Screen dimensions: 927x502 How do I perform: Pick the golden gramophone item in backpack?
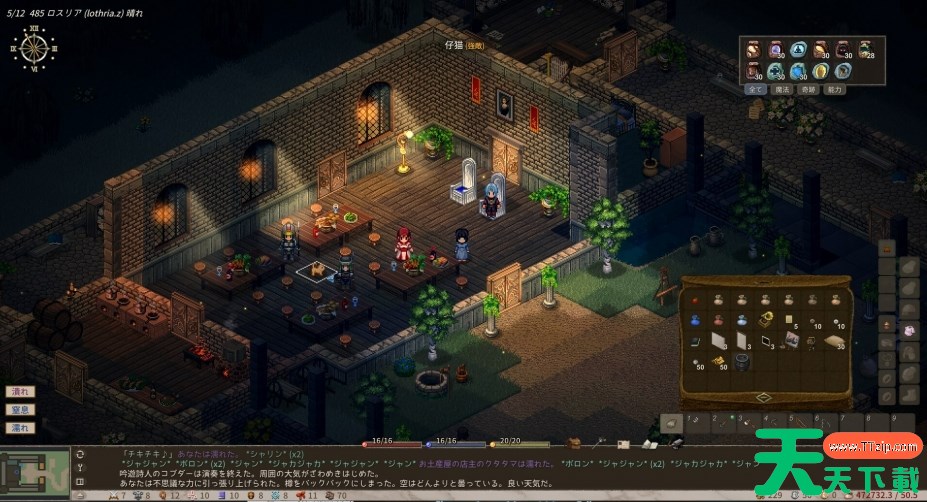766,320
